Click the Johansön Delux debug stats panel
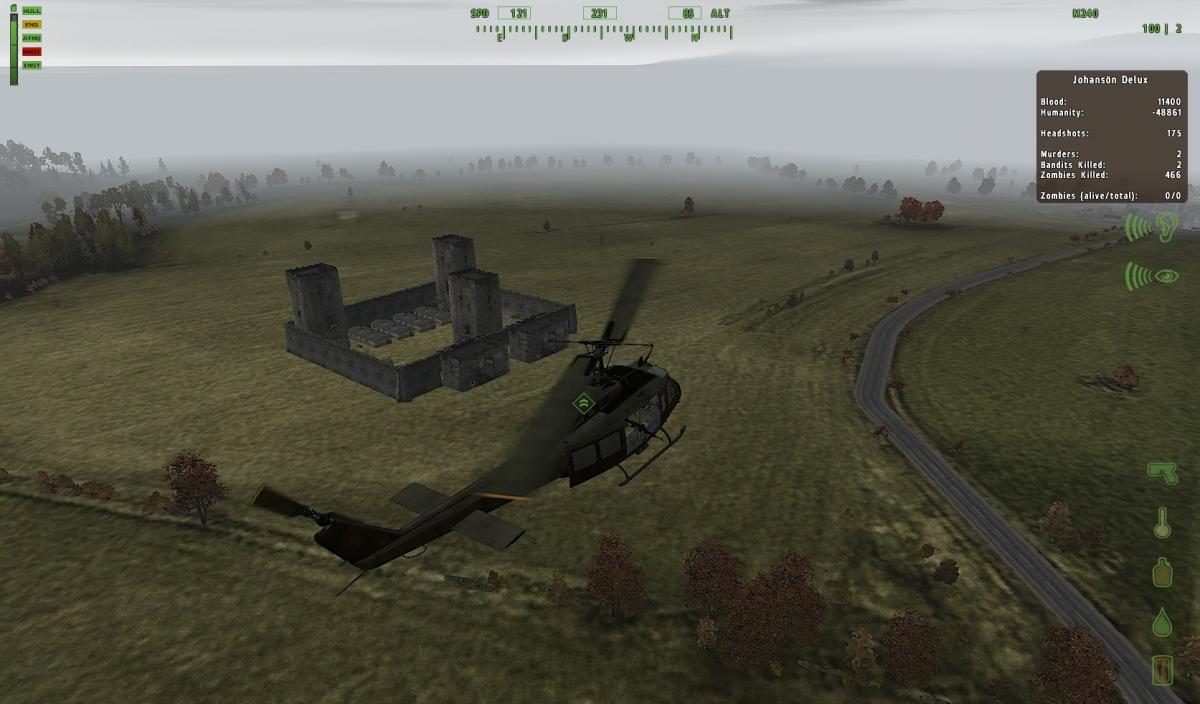This screenshot has height=704, width=1200. click(x=1111, y=136)
